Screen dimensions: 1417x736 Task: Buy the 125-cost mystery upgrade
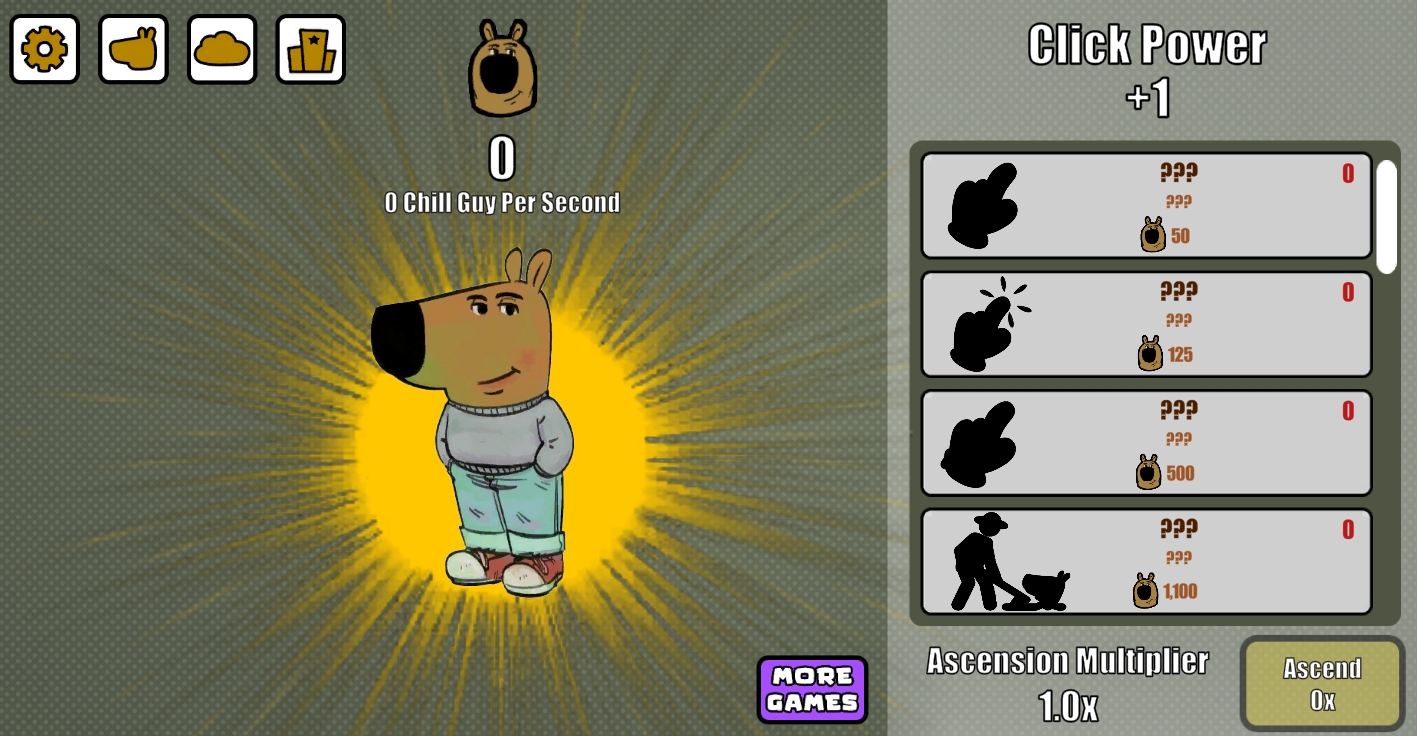pyautogui.click(x=1147, y=322)
